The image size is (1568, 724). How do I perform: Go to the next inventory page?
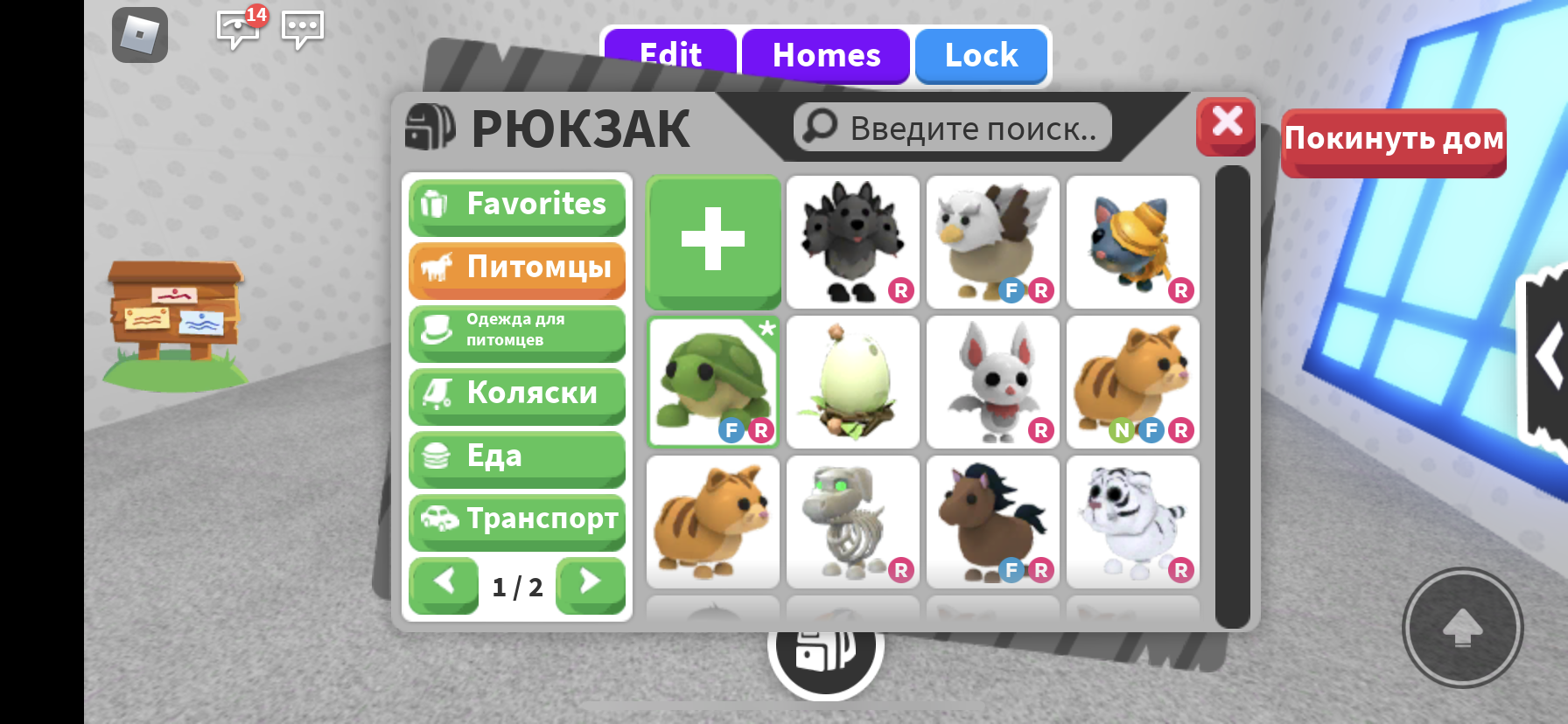[x=590, y=586]
